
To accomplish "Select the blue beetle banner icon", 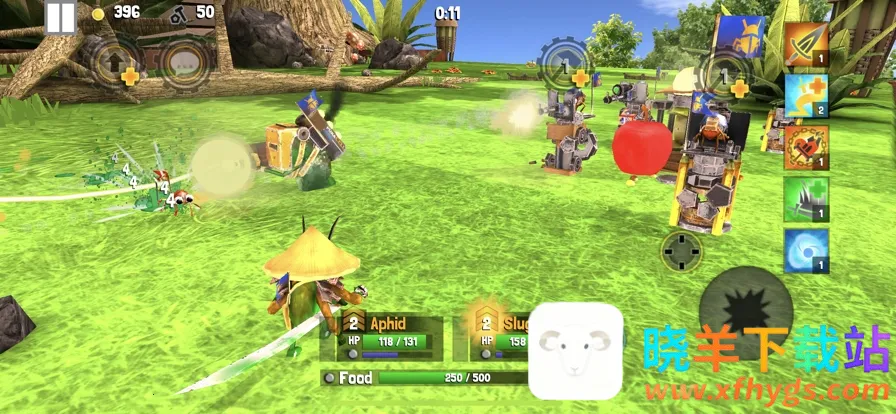I will pyautogui.click(x=740, y=36).
